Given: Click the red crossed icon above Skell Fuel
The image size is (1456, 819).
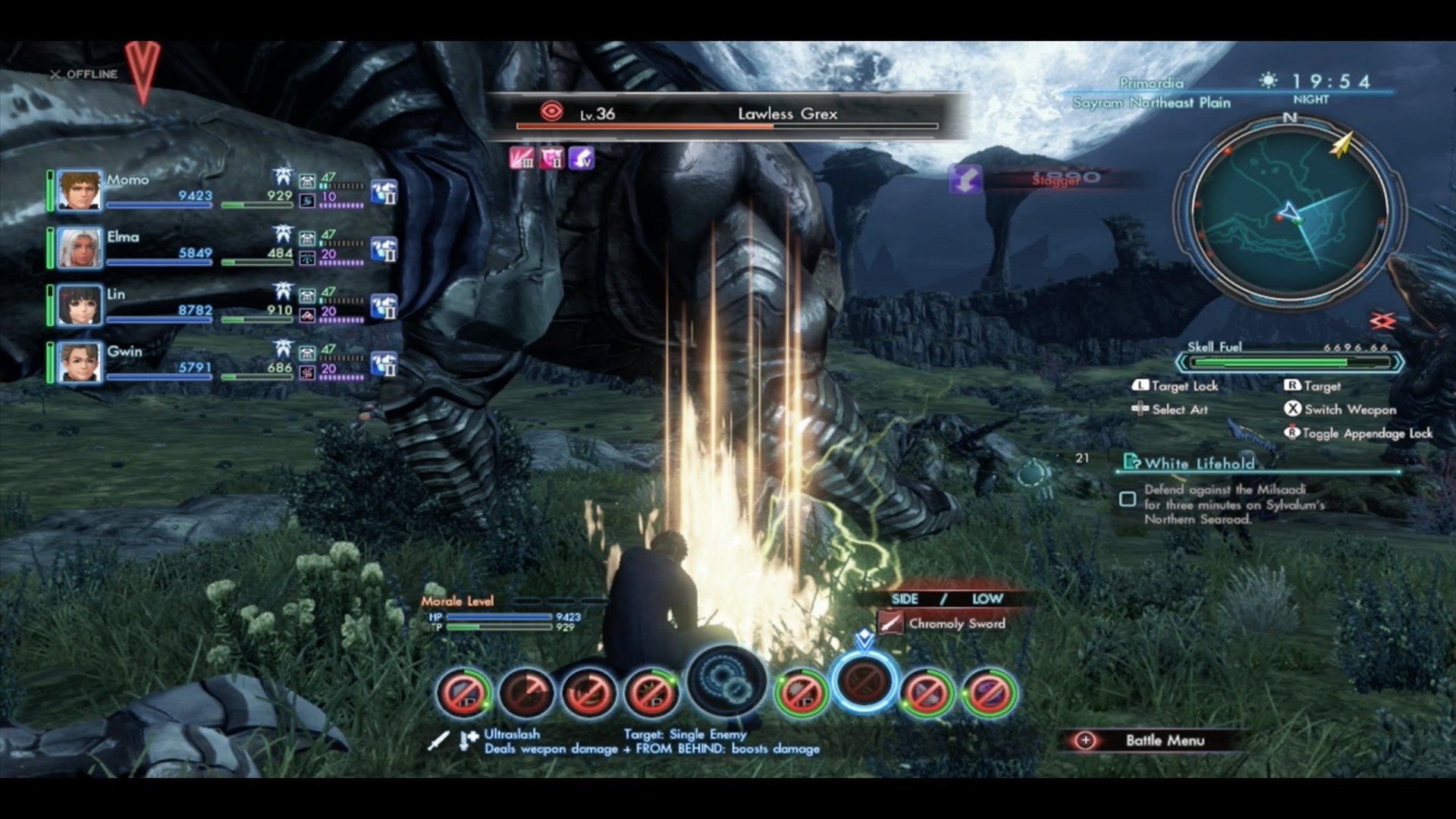Looking at the screenshot, I should (x=1382, y=322).
